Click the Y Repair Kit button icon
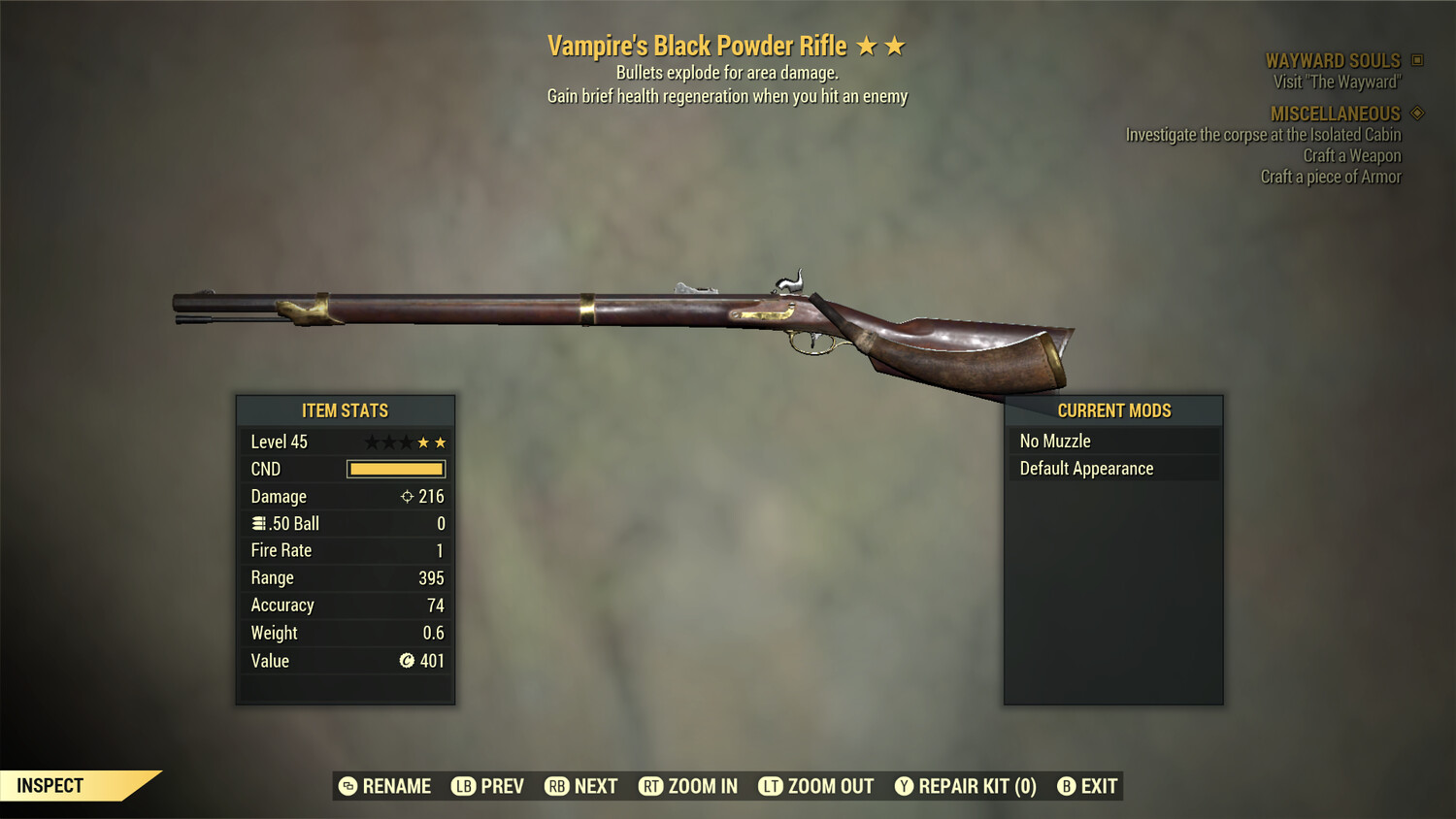Image resolution: width=1456 pixels, height=819 pixels. [x=903, y=786]
